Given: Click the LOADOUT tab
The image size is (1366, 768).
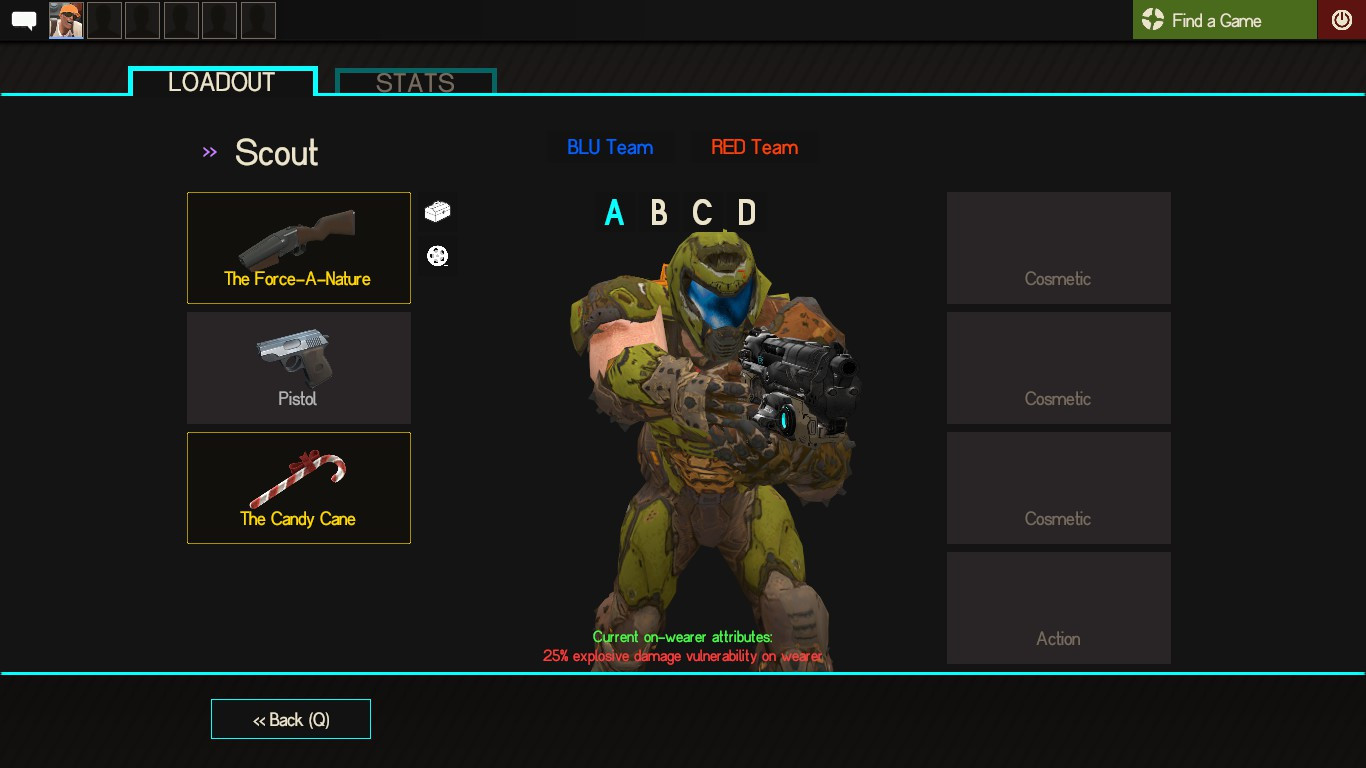Looking at the screenshot, I should coord(222,82).
